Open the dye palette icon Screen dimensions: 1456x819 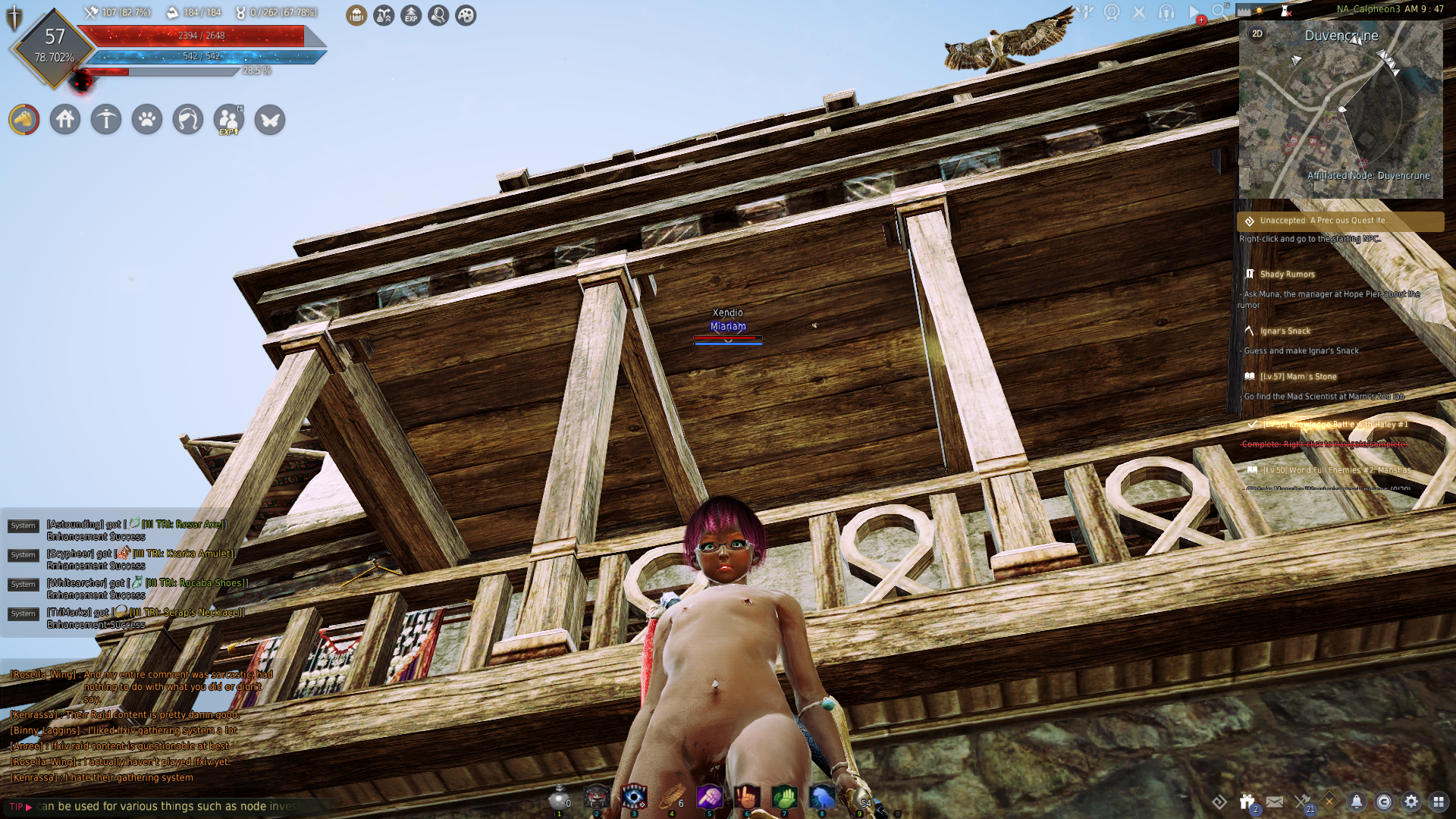click(x=465, y=15)
